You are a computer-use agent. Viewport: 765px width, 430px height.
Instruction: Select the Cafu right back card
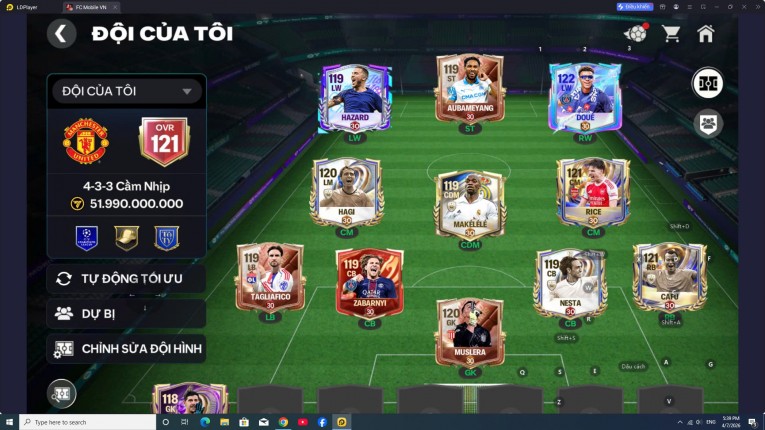669,278
